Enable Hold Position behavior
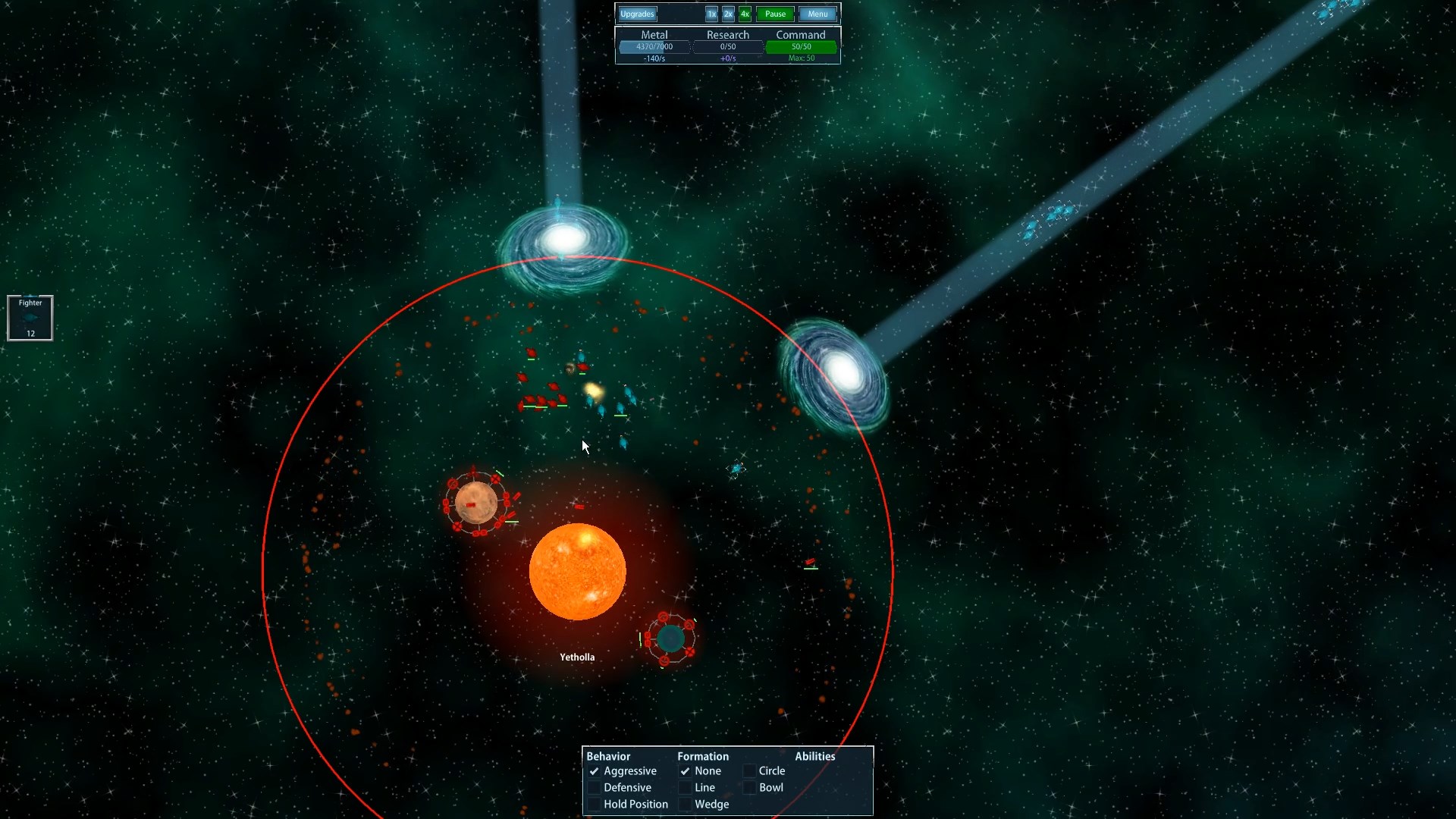The height and width of the screenshot is (819, 1456). 595,805
